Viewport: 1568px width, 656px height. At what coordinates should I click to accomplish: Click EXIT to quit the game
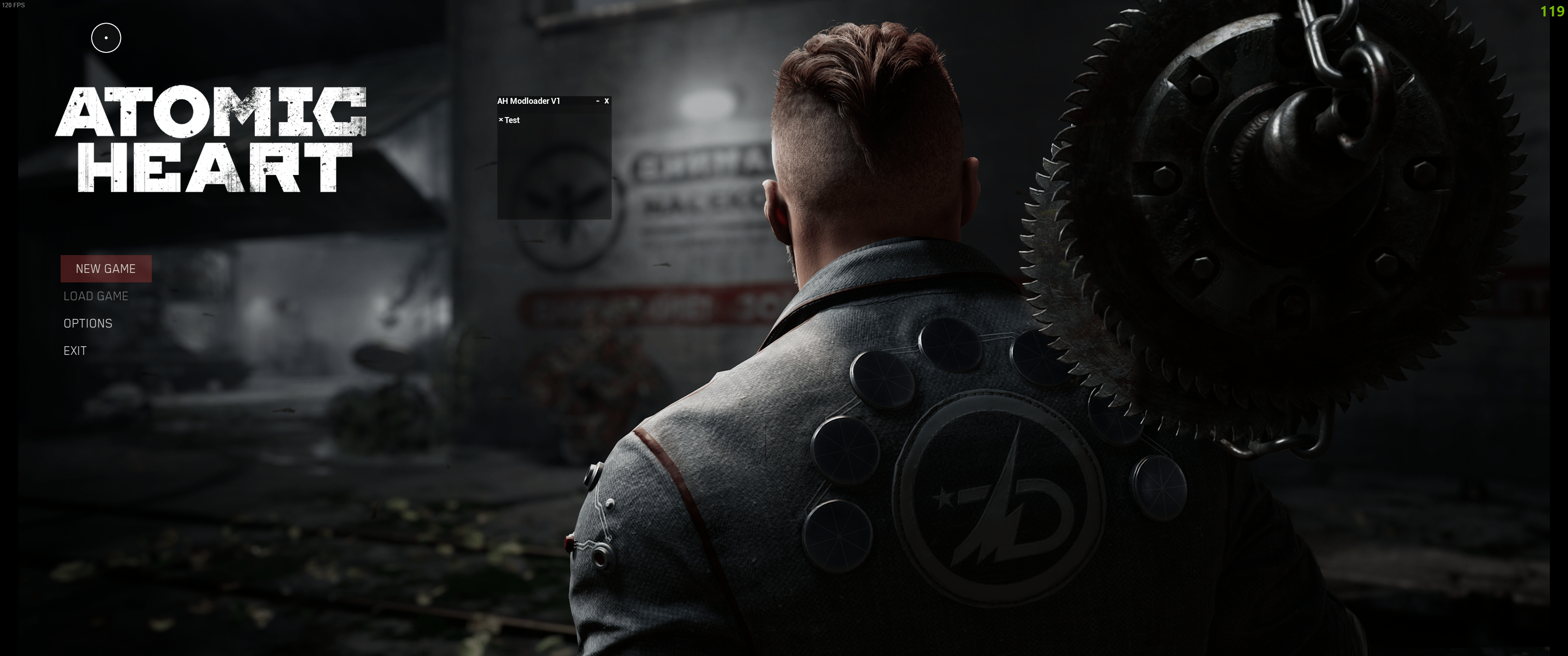pyautogui.click(x=74, y=350)
